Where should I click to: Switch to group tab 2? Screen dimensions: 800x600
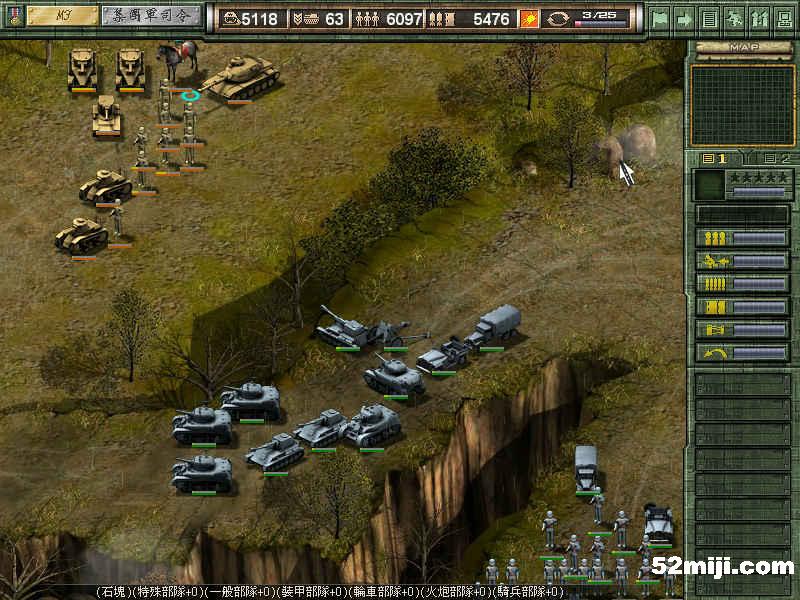(x=776, y=158)
